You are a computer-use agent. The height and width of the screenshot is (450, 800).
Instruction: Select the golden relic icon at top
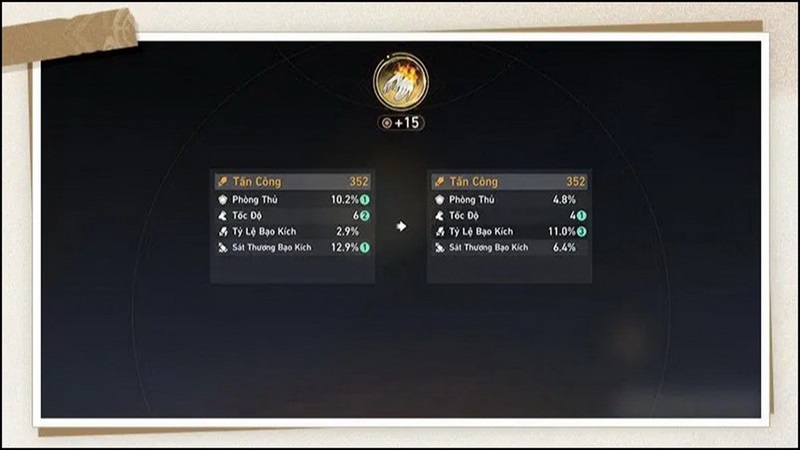point(401,81)
